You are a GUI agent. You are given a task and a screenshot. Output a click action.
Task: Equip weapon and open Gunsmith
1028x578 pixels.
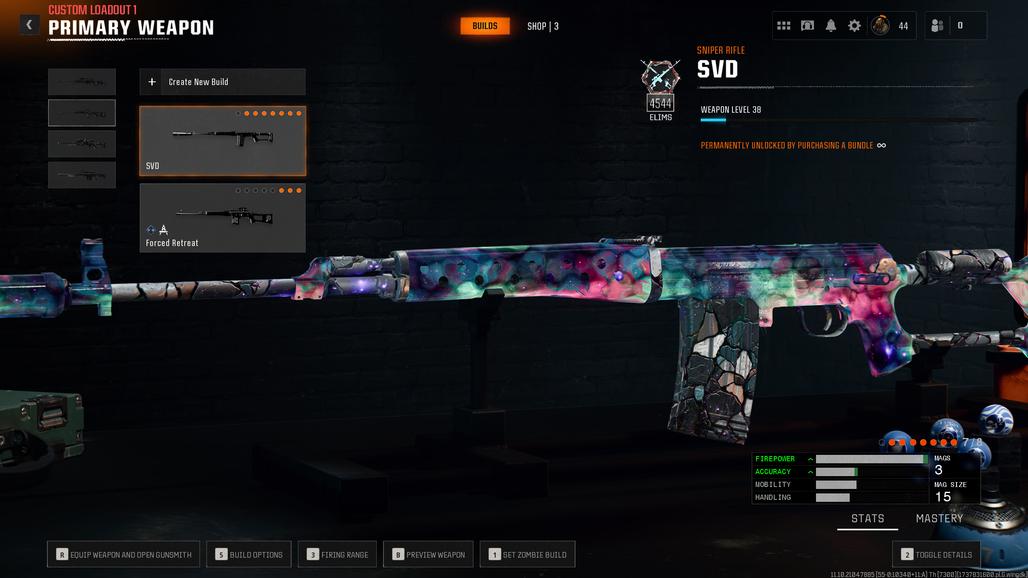coord(120,555)
